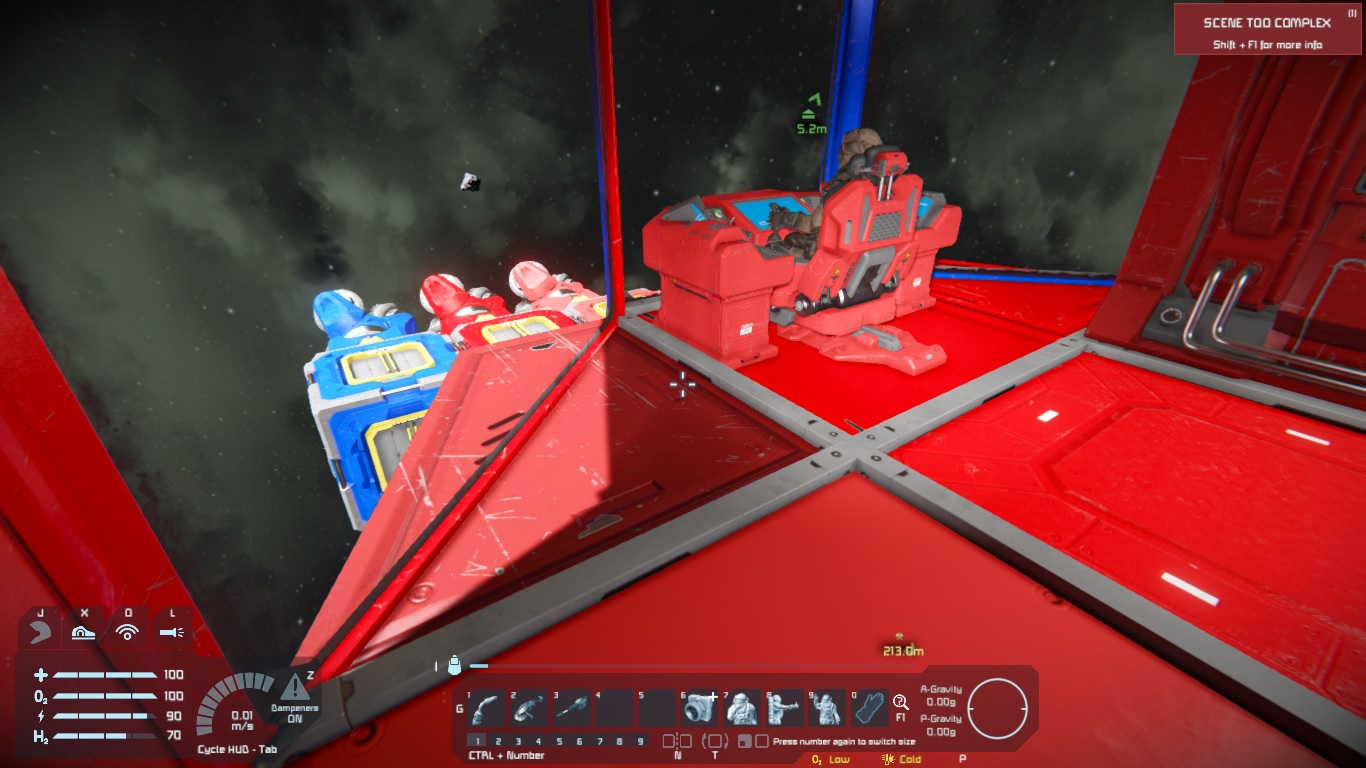Select the facepalm emote in slot 7
The image size is (1366, 768).
coord(742,709)
